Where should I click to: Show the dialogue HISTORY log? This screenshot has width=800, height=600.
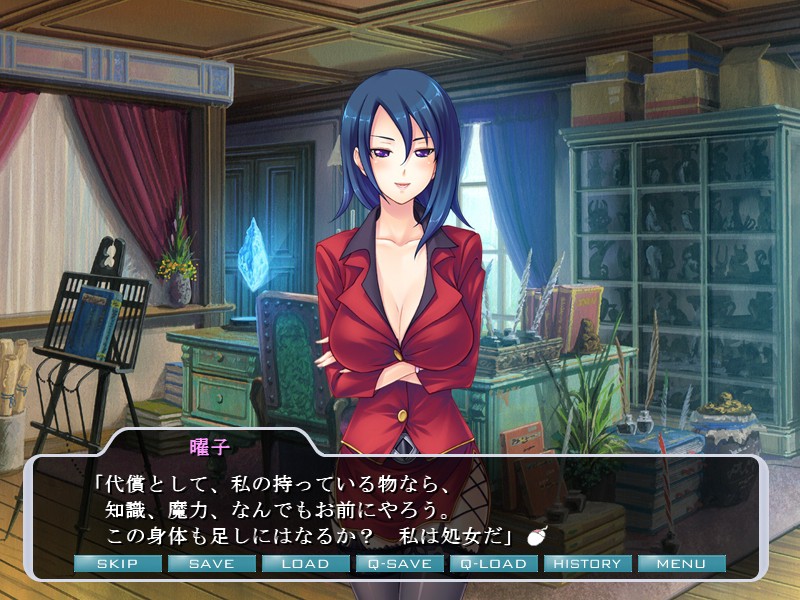pyautogui.click(x=587, y=564)
